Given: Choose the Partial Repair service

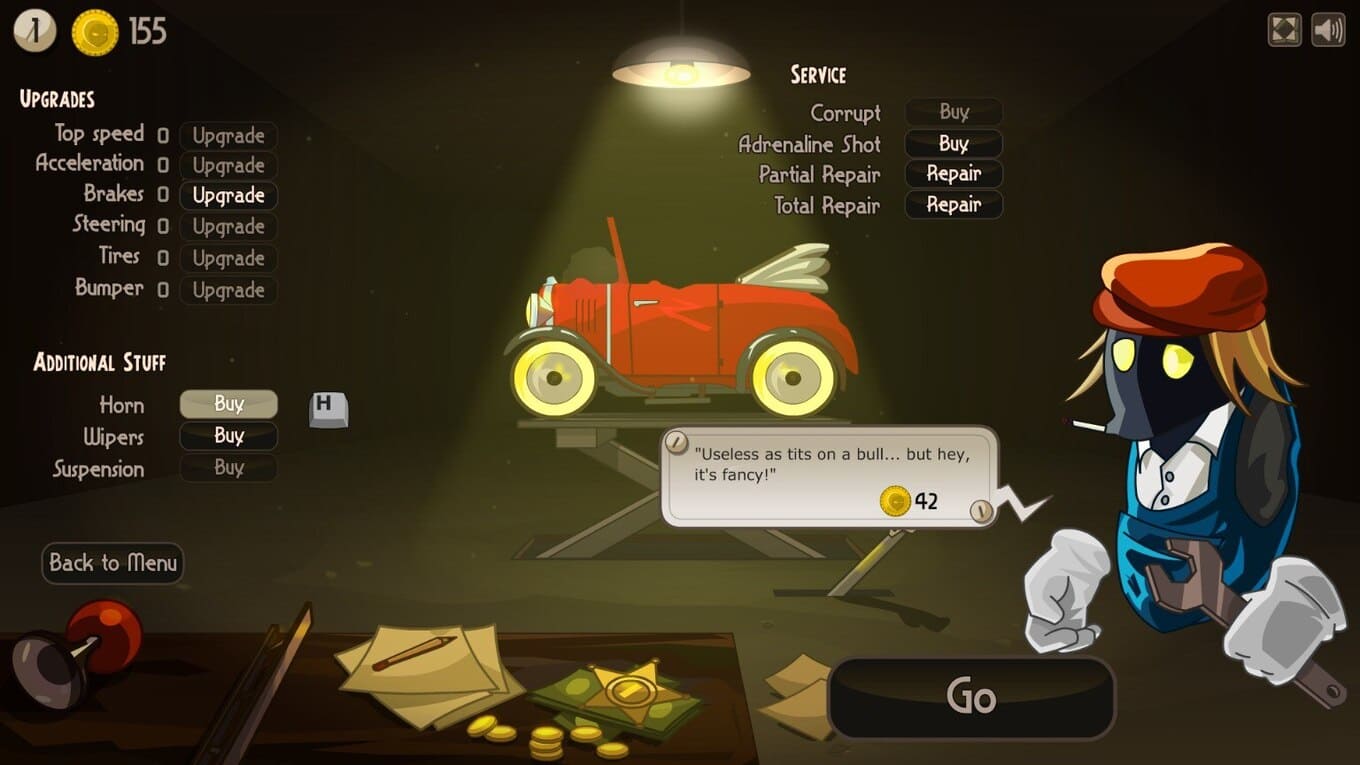Looking at the screenshot, I should pyautogui.click(x=953, y=173).
